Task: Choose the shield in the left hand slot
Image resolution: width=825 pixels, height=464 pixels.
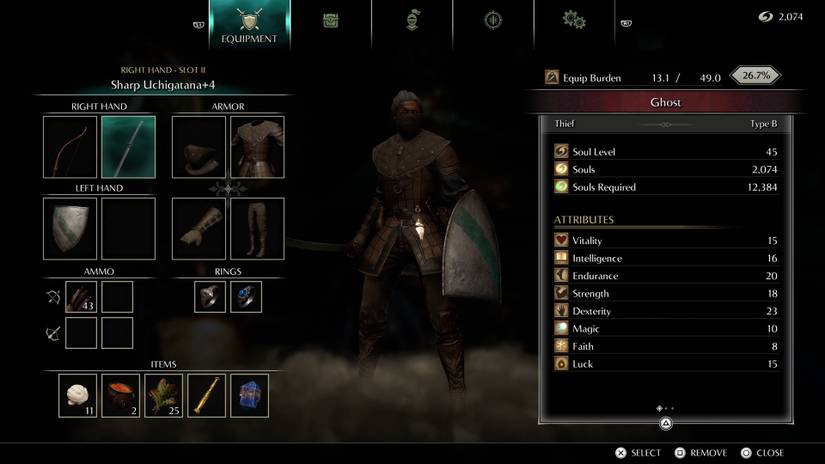Action: point(70,228)
